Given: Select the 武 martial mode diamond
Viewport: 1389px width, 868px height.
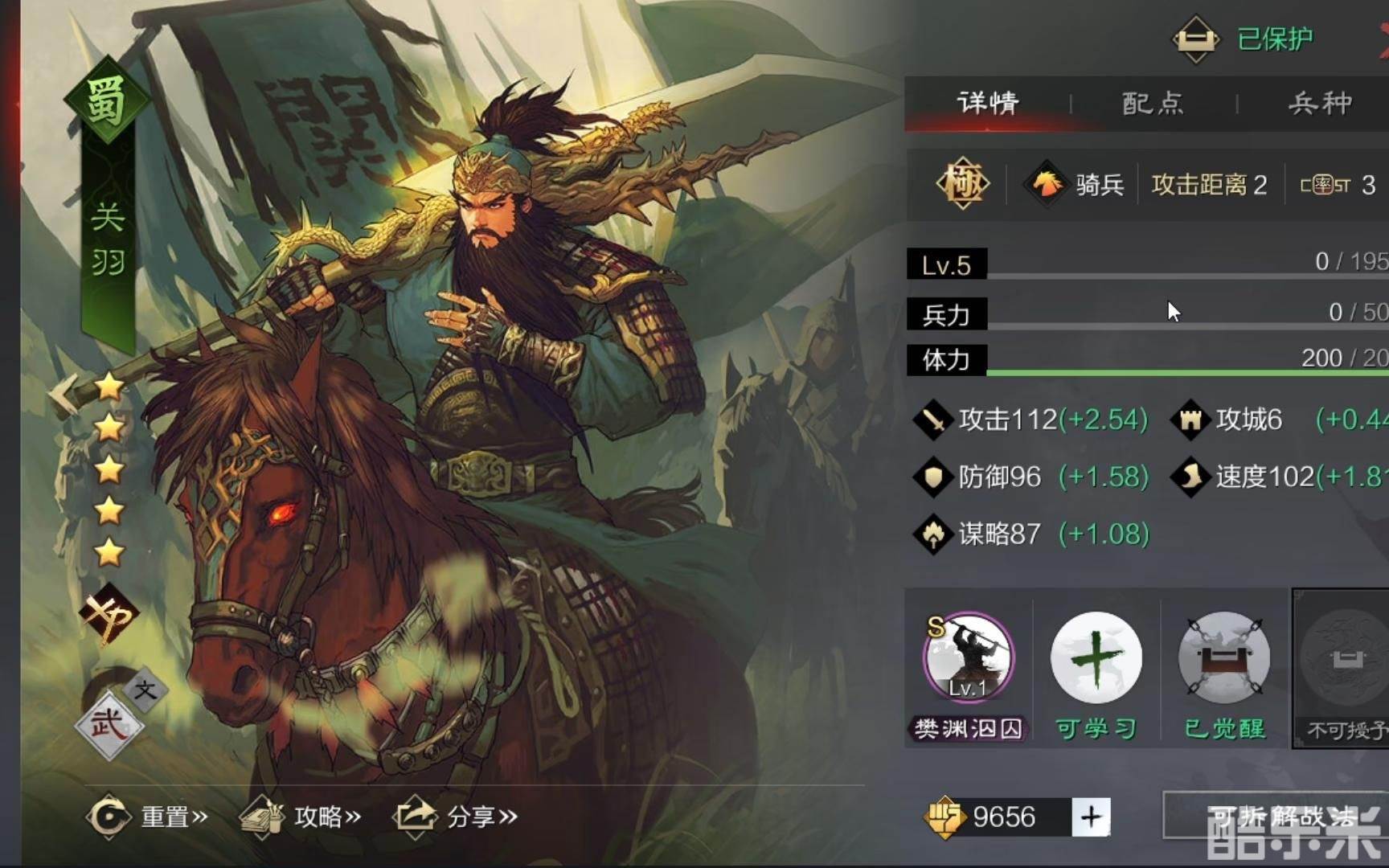Looking at the screenshot, I should [109, 725].
